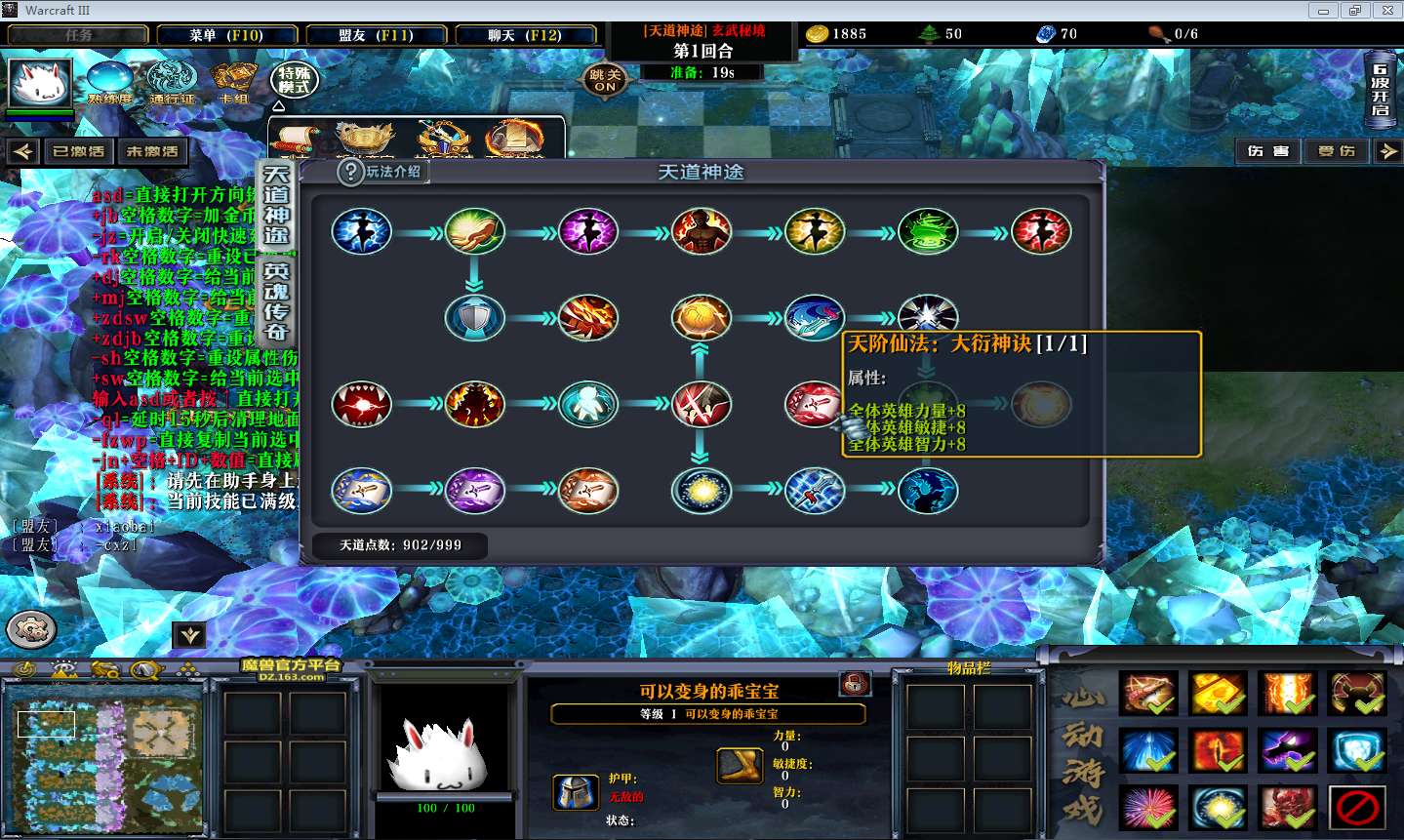This screenshot has width=1404, height=840.
Task: Click the white rabbit hero portrait icon
Action: coord(40,83)
